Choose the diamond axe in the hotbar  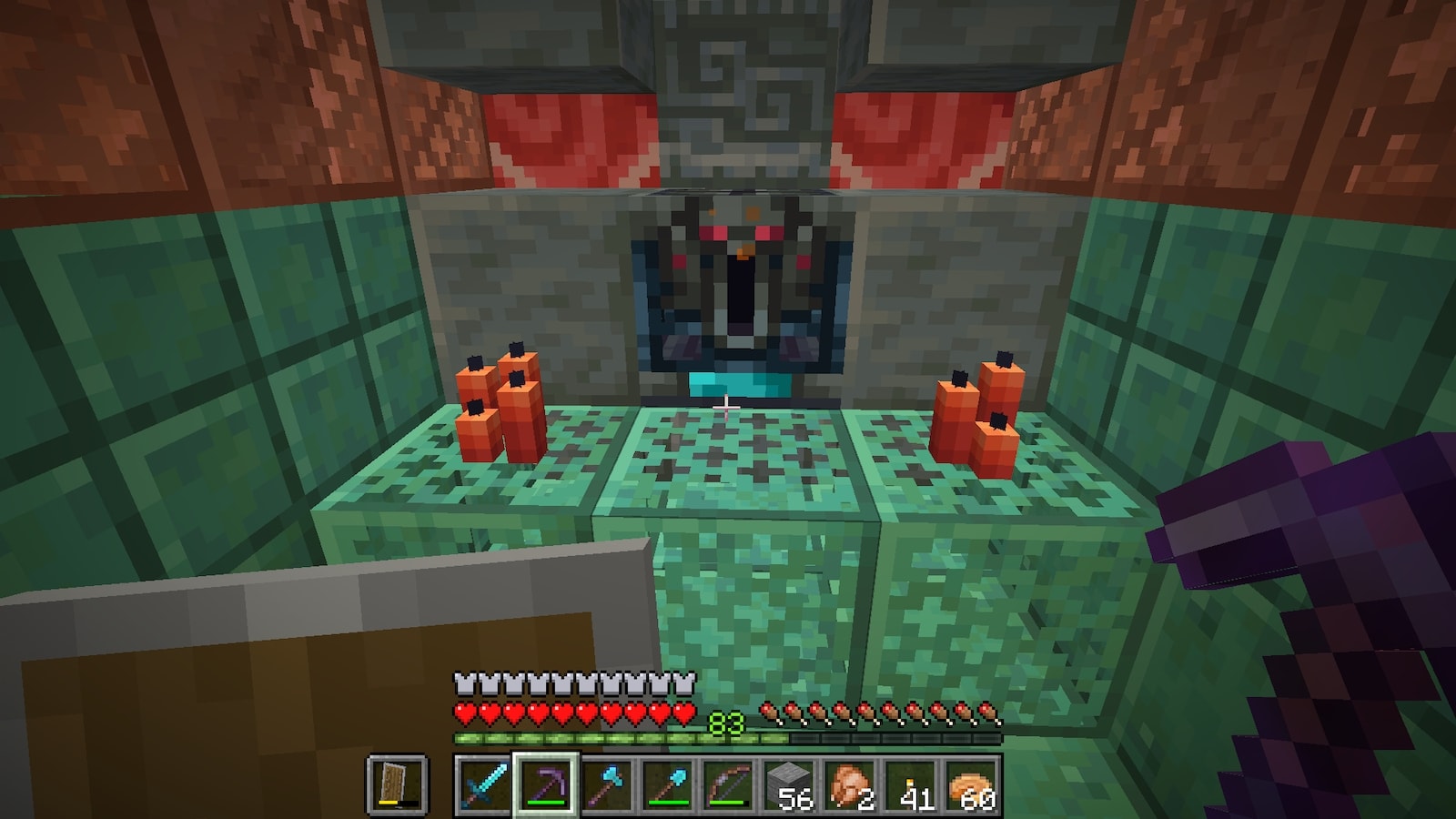click(604, 784)
